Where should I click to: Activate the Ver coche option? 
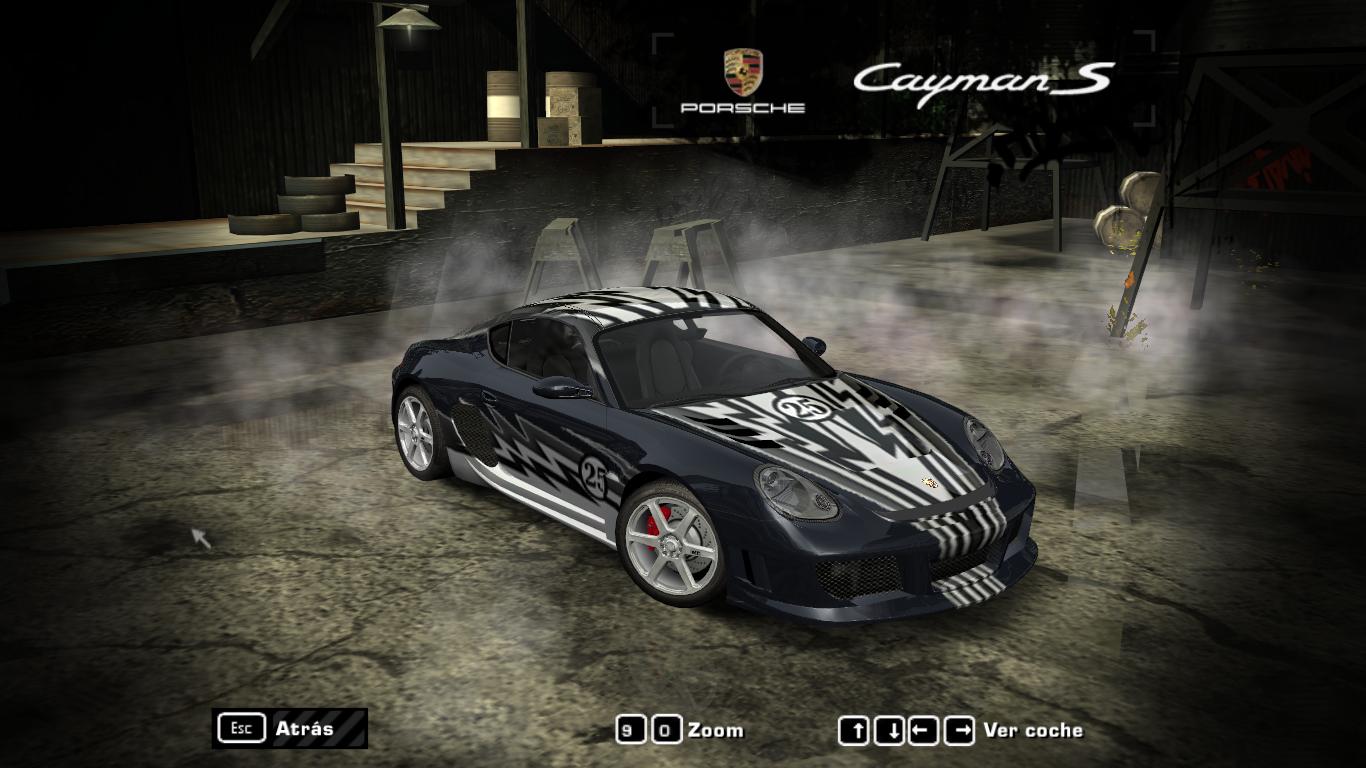click(1035, 730)
